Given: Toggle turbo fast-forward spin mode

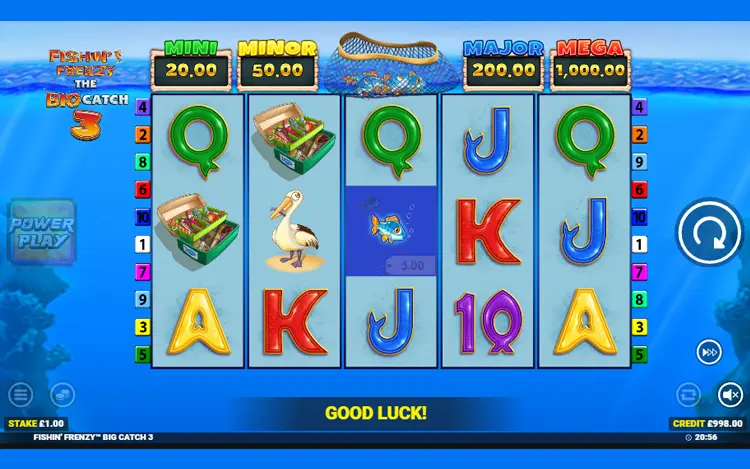Looking at the screenshot, I should [709, 352].
